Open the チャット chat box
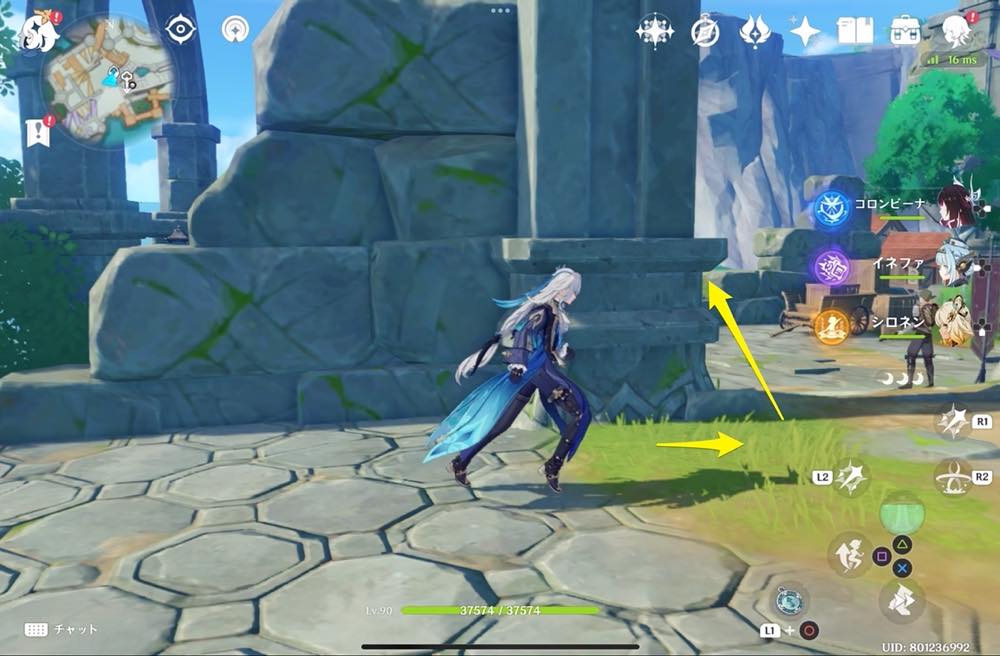Screen dimensions: 1000x656 tap(62, 629)
